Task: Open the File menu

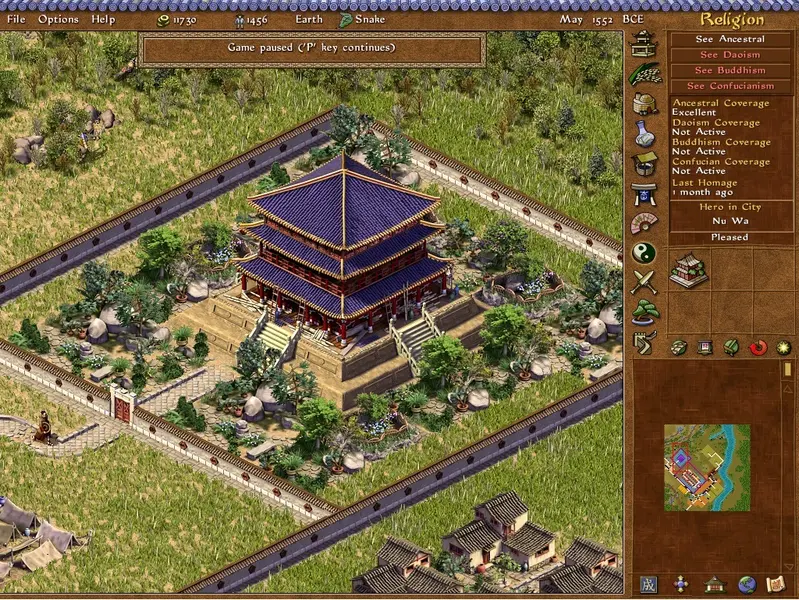Action: tap(16, 19)
